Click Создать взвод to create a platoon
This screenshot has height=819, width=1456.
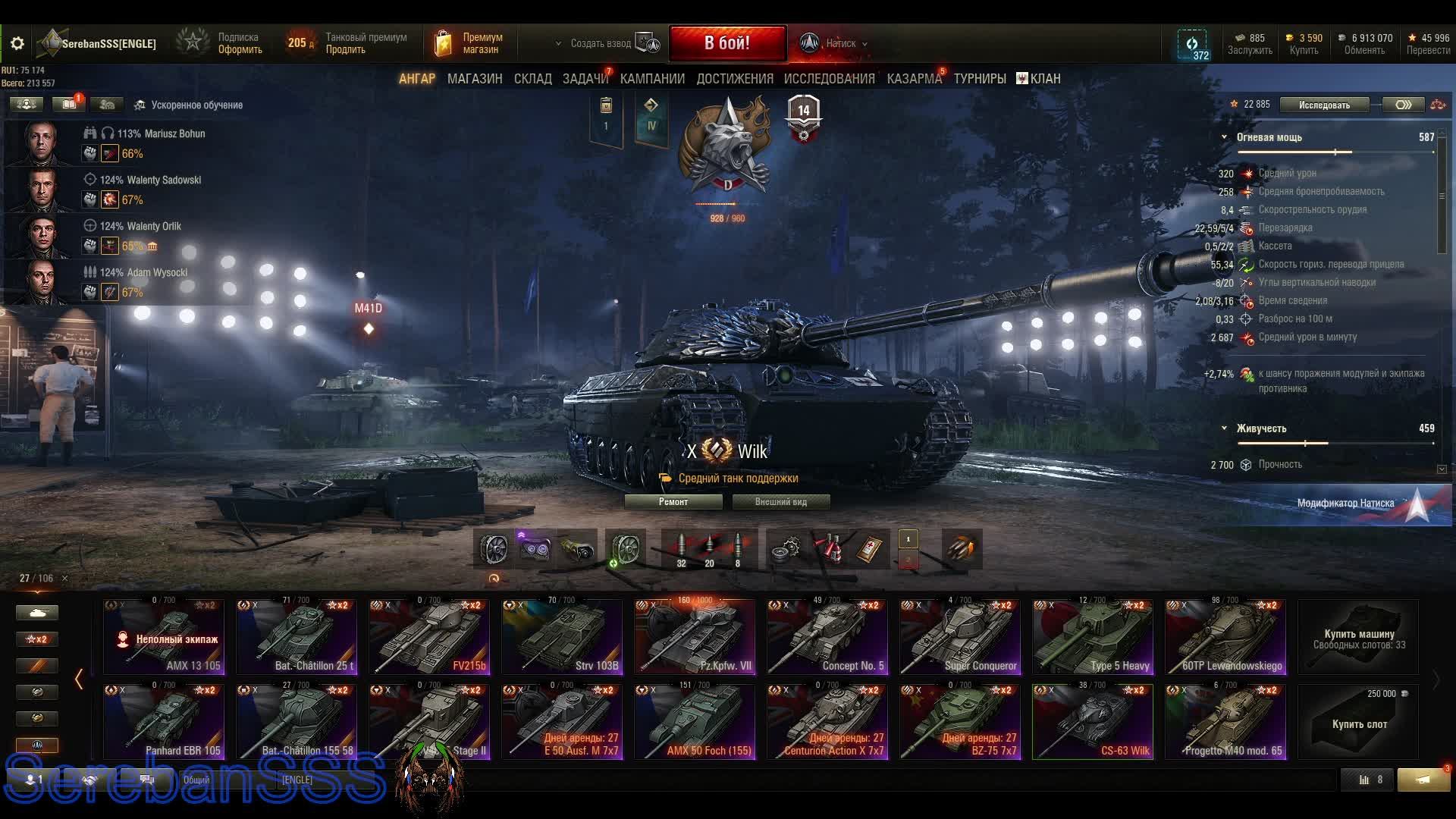tap(601, 44)
